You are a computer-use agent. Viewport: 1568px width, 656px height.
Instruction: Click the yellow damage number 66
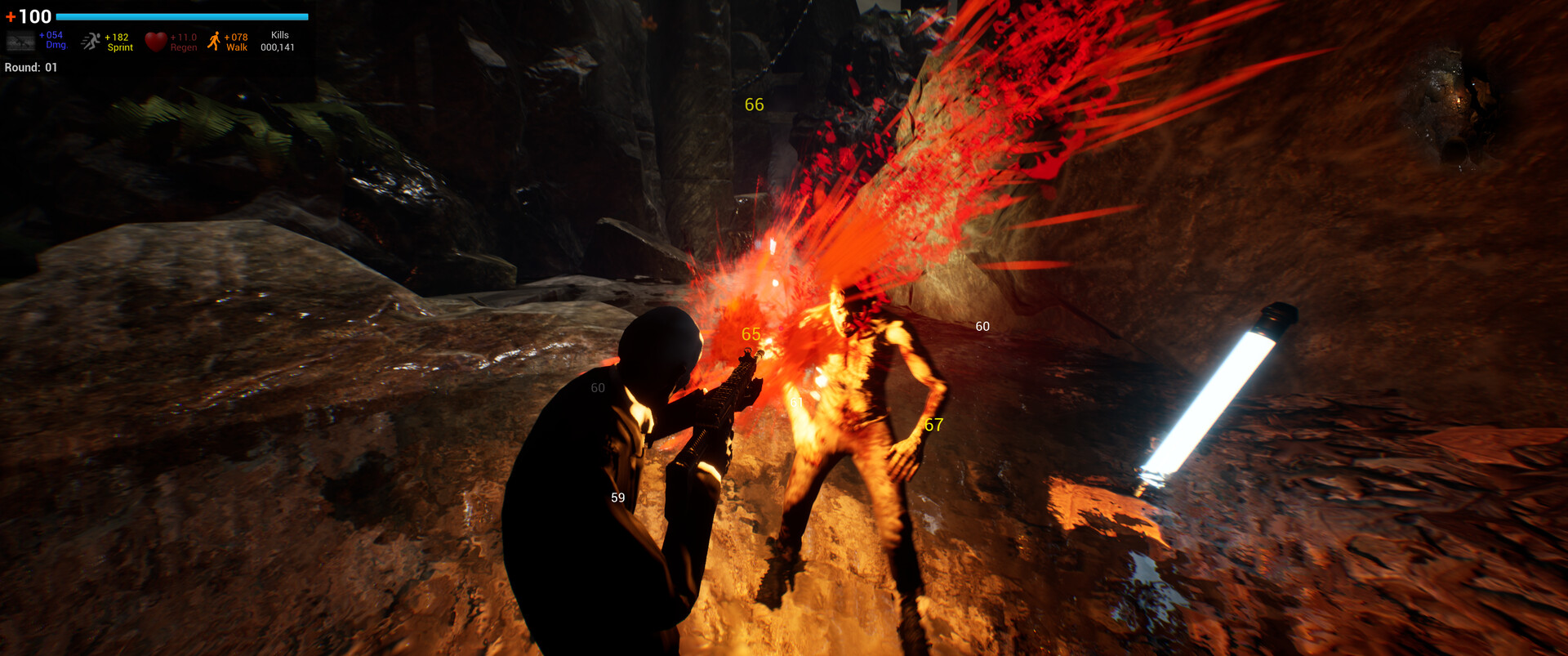click(x=754, y=105)
